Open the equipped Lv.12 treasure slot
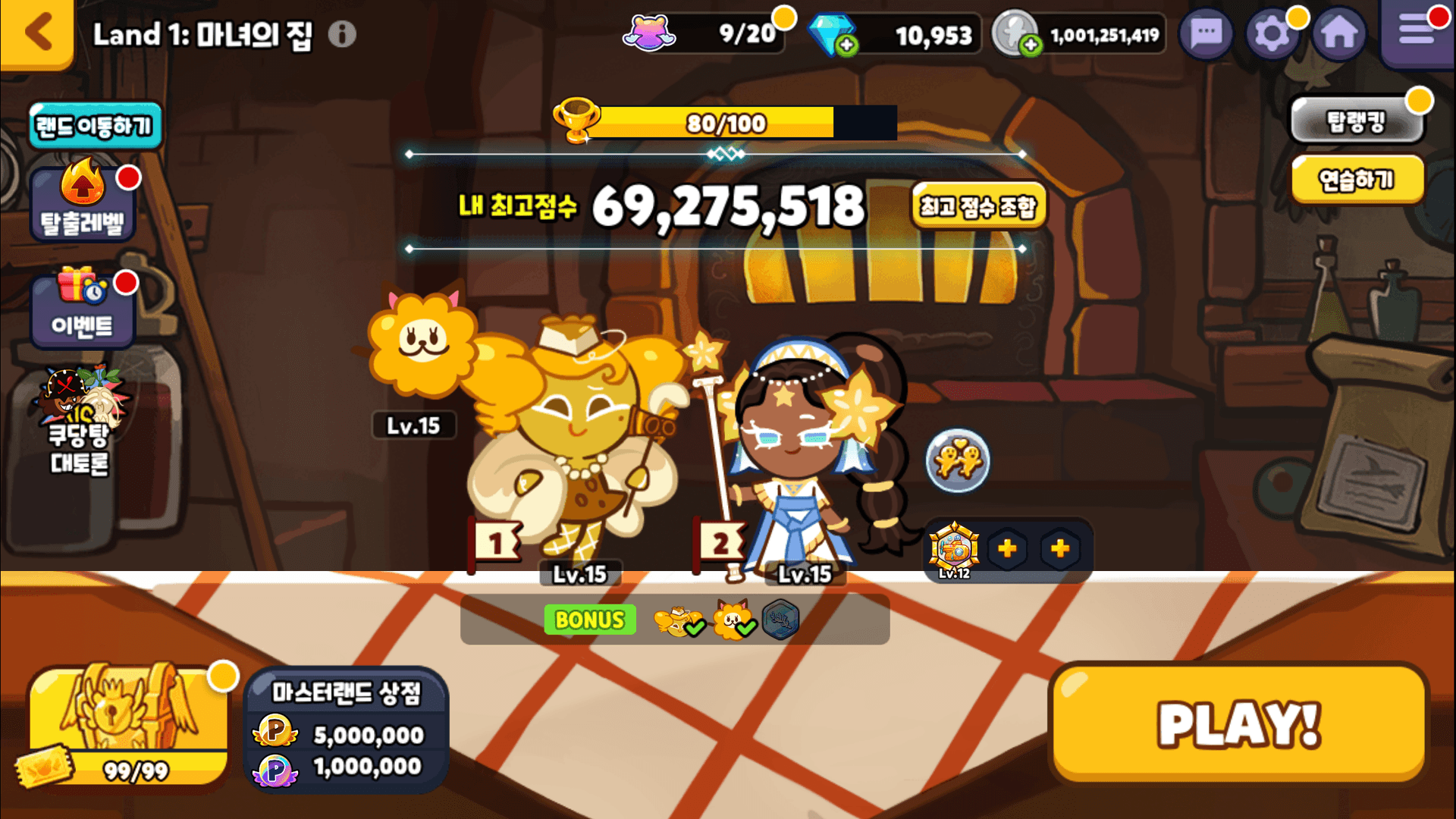Screen dimensions: 1456x819 click(955, 549)
